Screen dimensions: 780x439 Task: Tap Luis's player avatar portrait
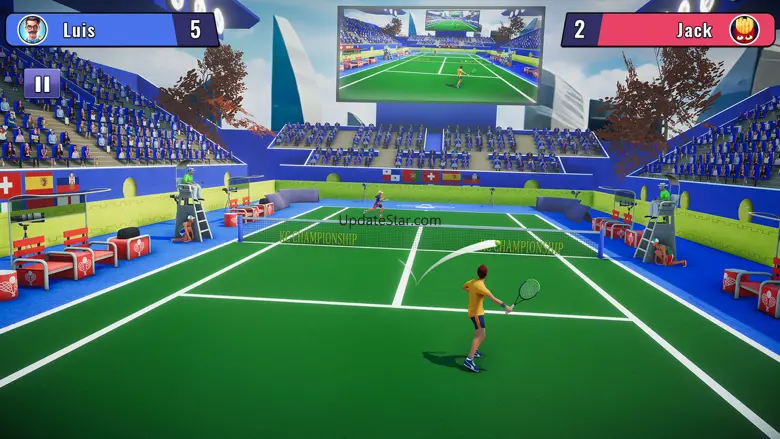[33, 30]
